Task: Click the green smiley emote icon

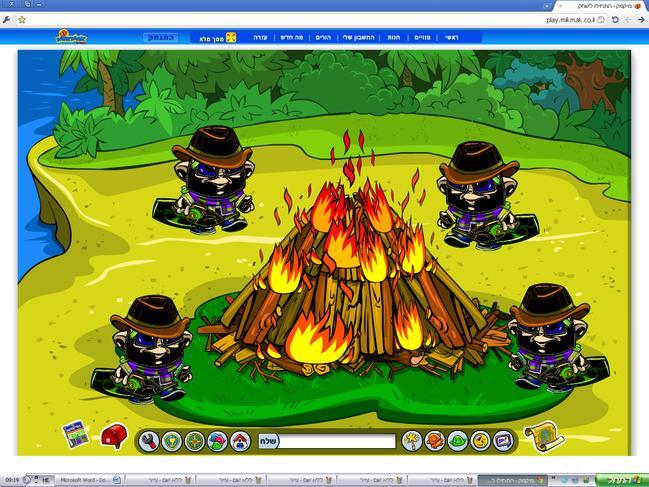Action: 457,441
